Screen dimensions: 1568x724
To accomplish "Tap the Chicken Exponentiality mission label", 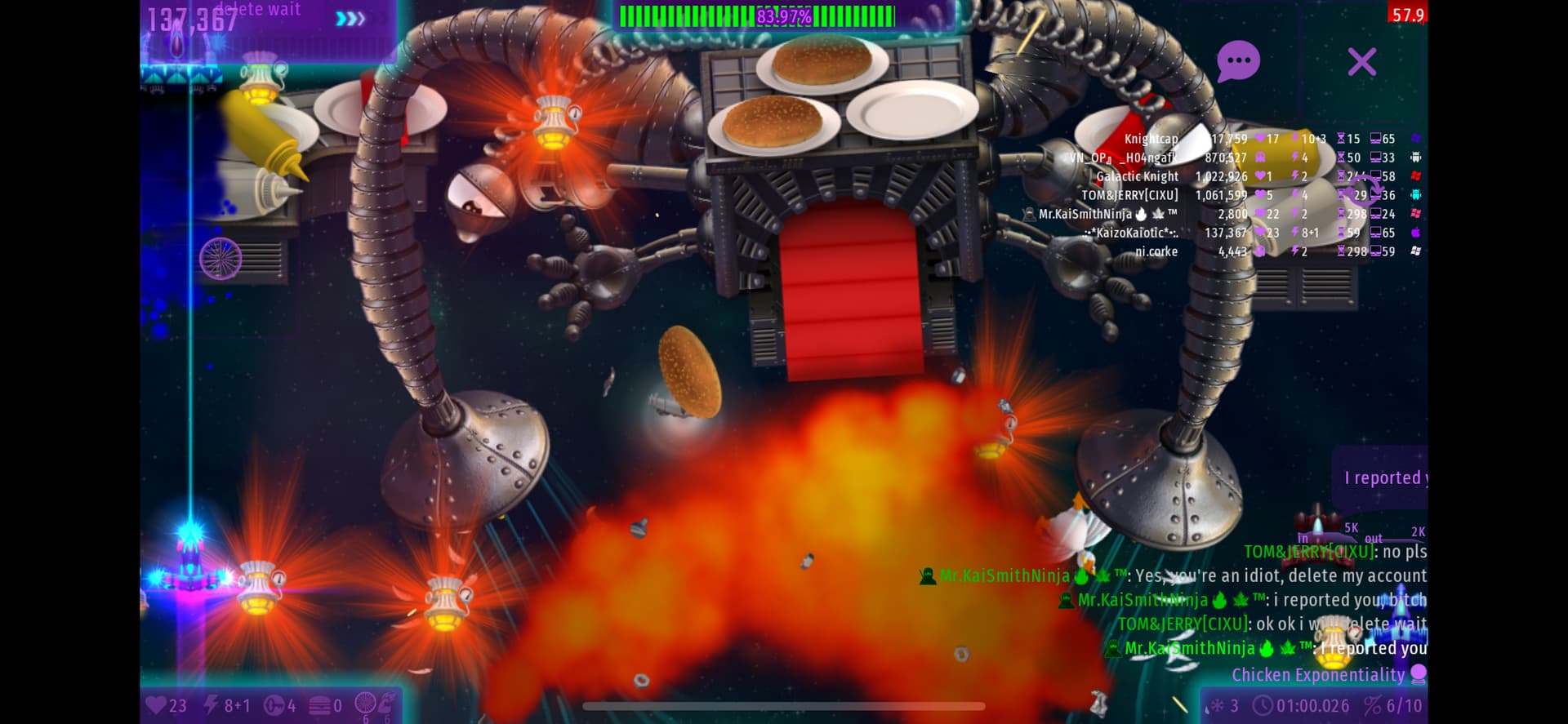I will (1317, 675).
